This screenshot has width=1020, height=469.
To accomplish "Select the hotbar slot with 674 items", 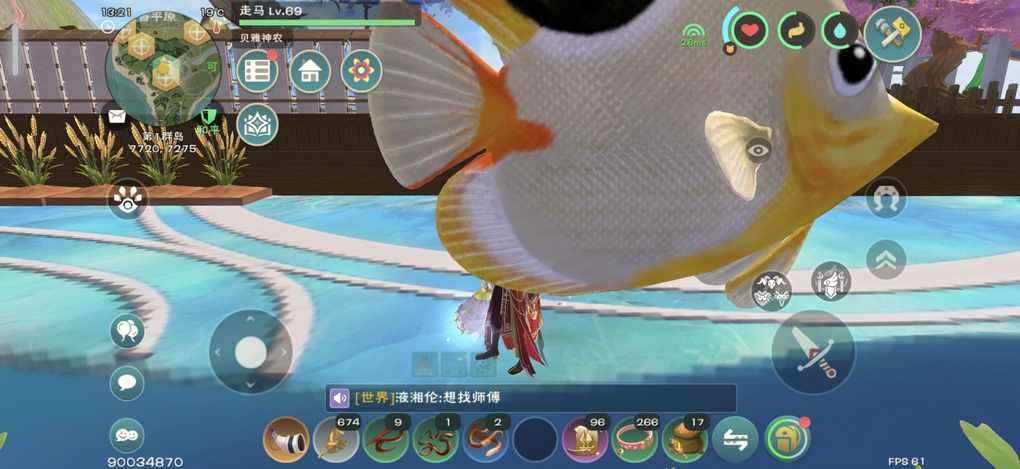I will pyautogui.click(x=336, y=439).
